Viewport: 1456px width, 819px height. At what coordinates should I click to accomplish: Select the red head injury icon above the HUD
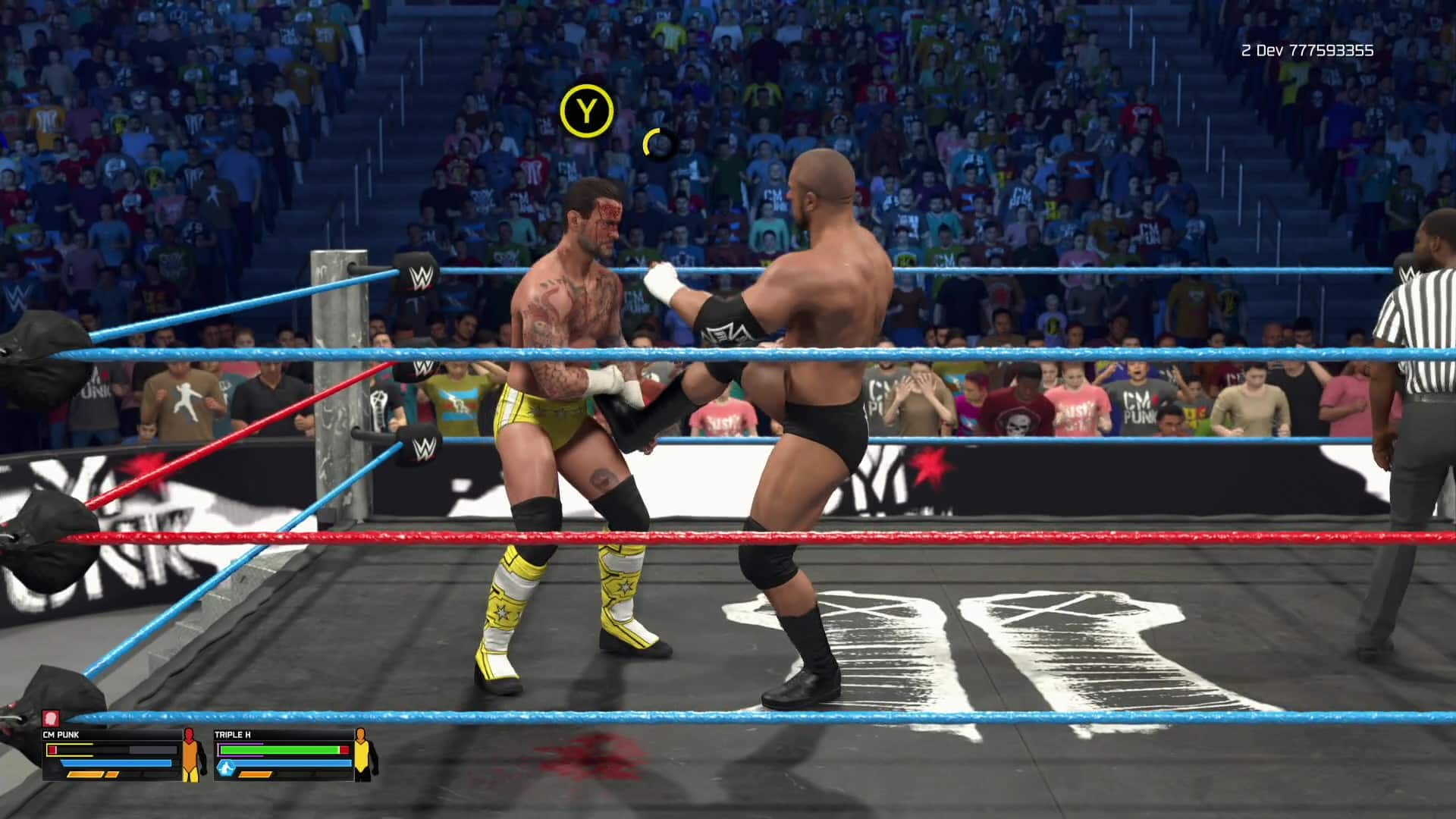click(x=52, y=717)
